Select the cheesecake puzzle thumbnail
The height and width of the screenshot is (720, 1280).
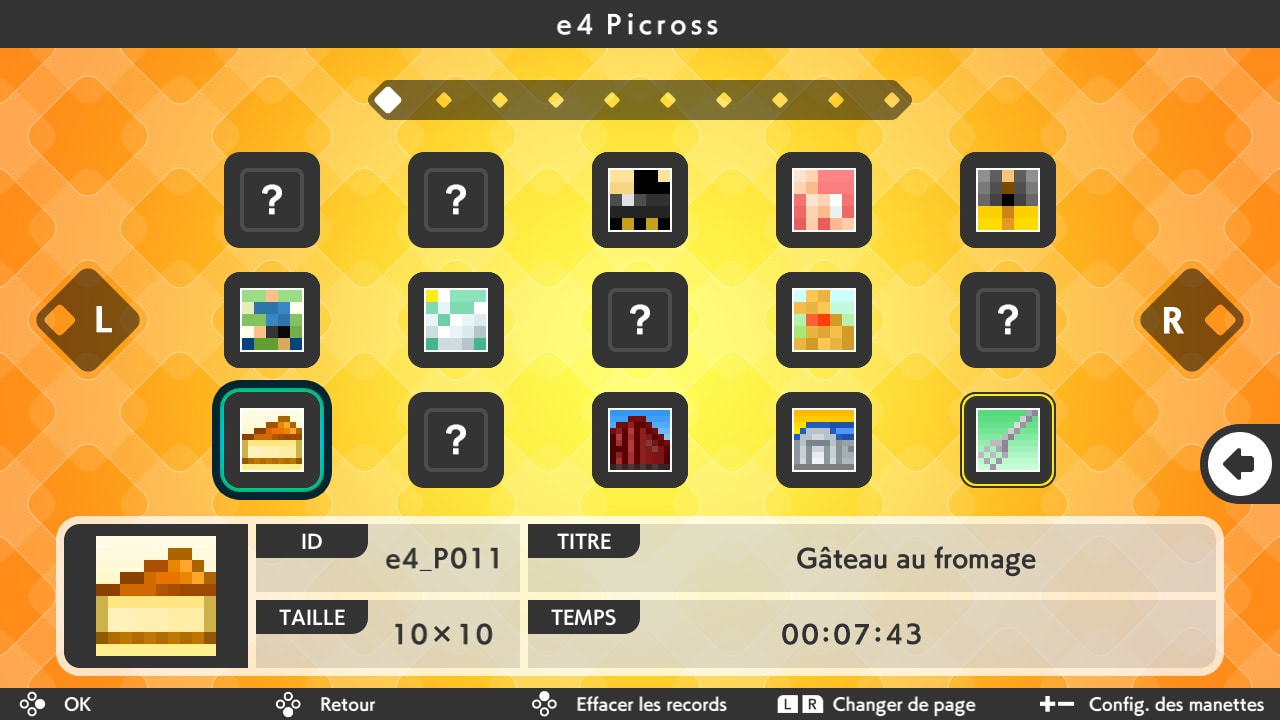pyautogui.click(x=271, y=440)
